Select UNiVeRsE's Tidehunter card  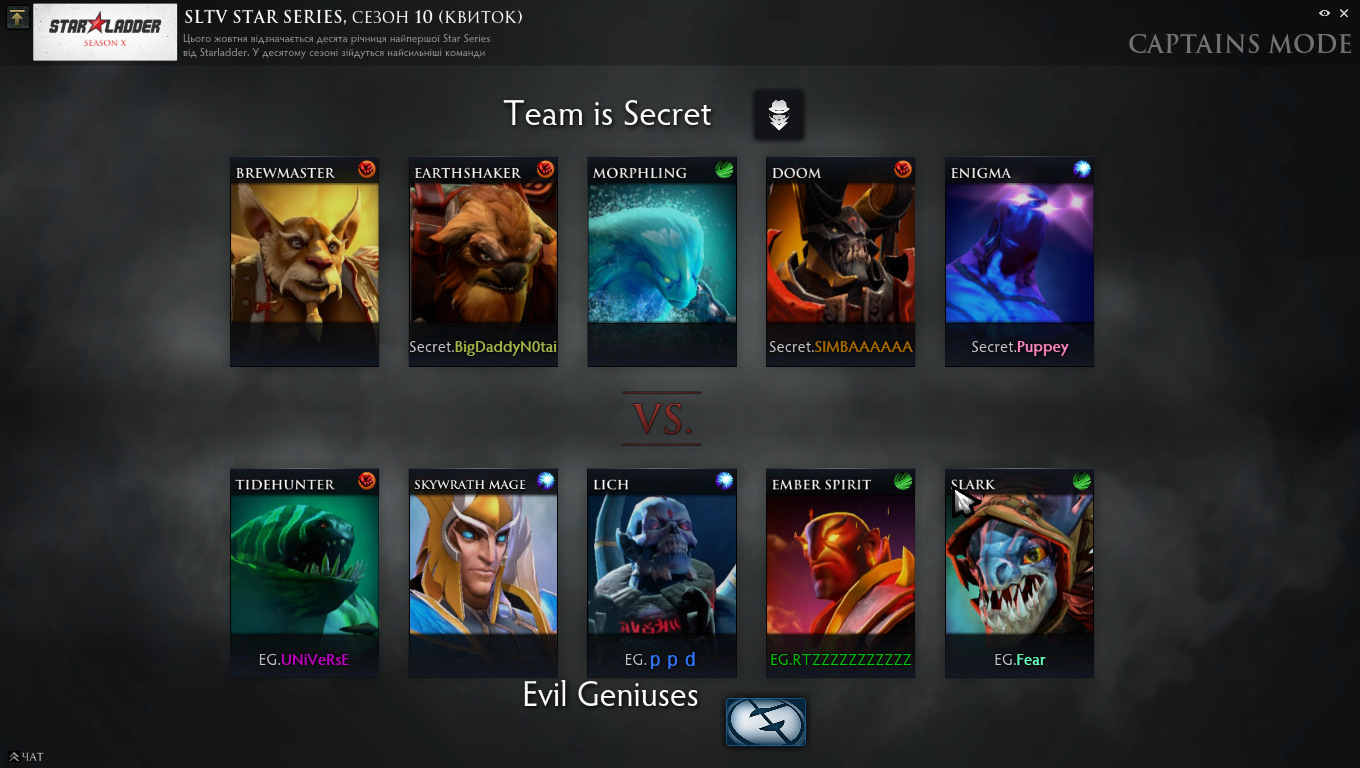pyautogui.click(x=304, y=572)
